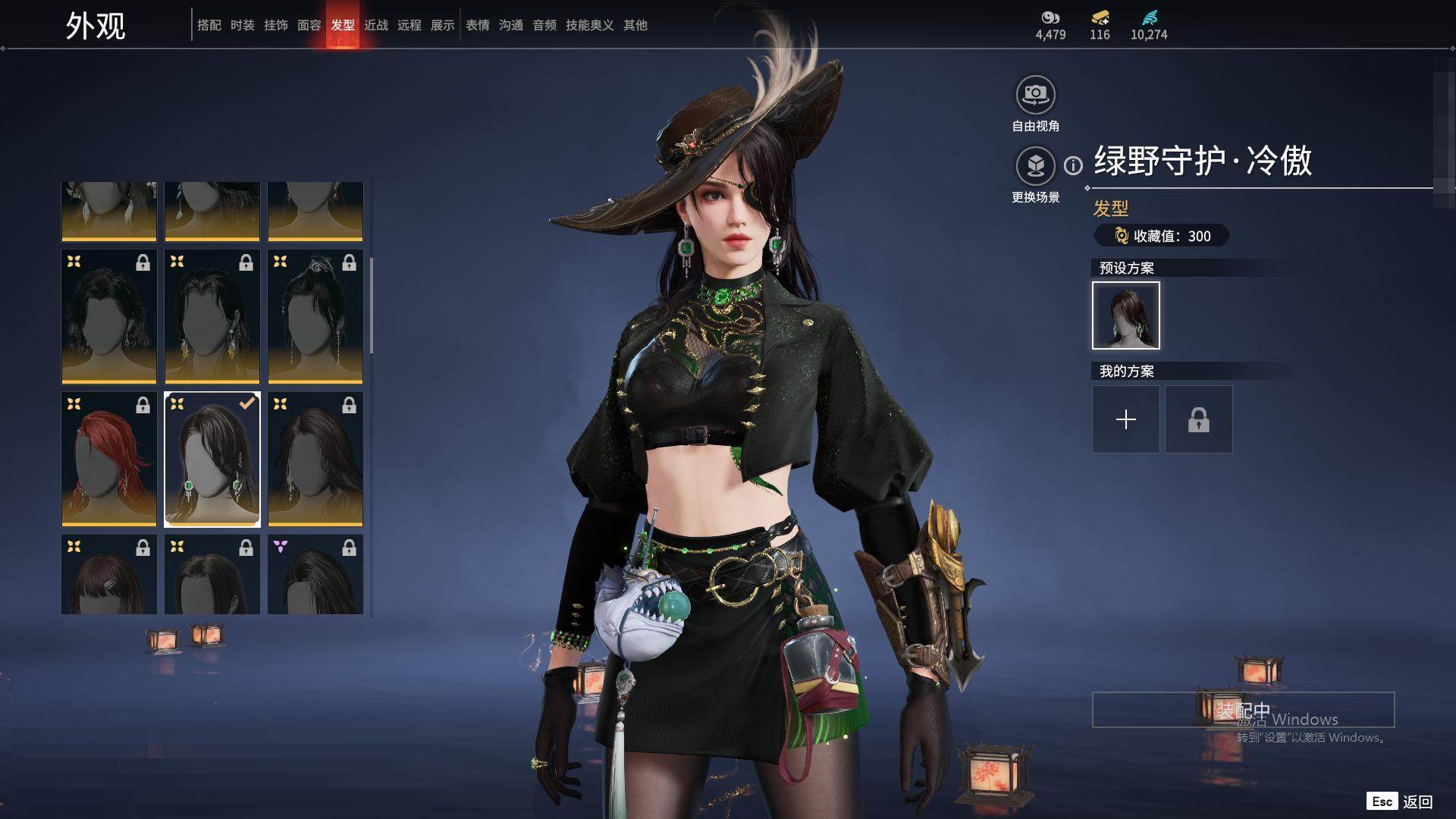1456x819 pixels.
Task: Open the 技能奥义 tab
Action: 589,25
